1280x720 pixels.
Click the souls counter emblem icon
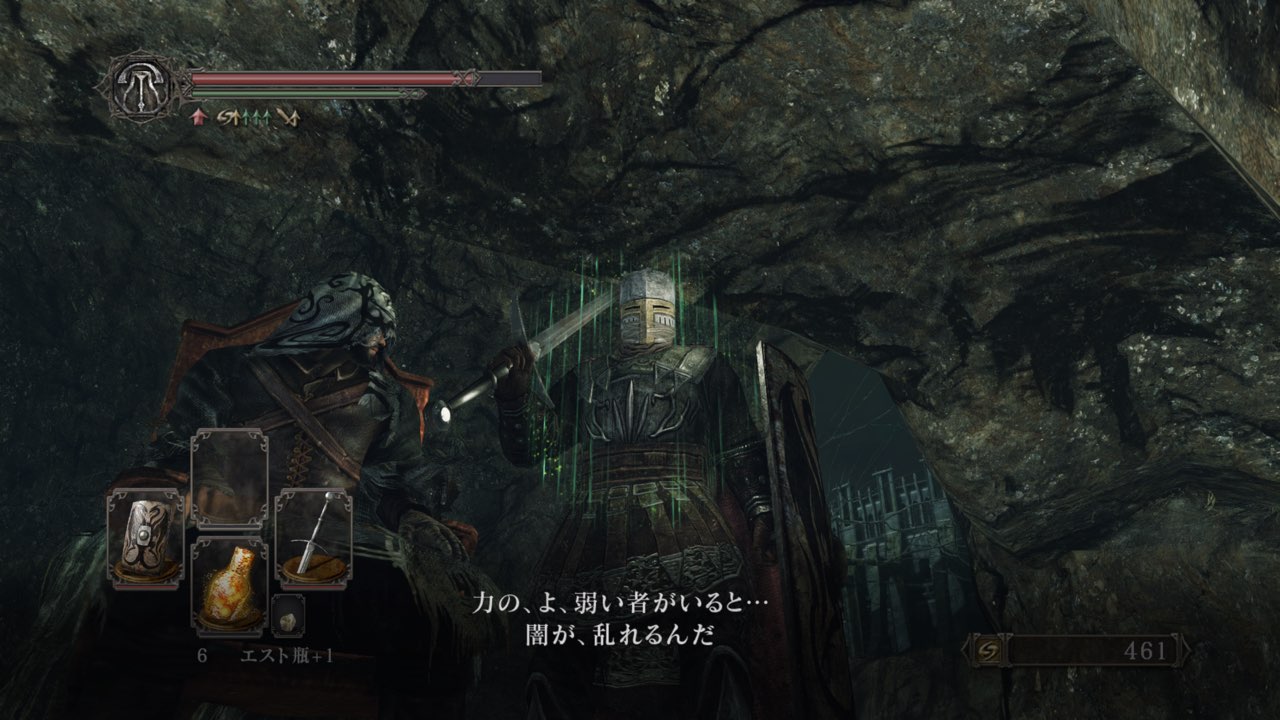[x=985, y=651]
